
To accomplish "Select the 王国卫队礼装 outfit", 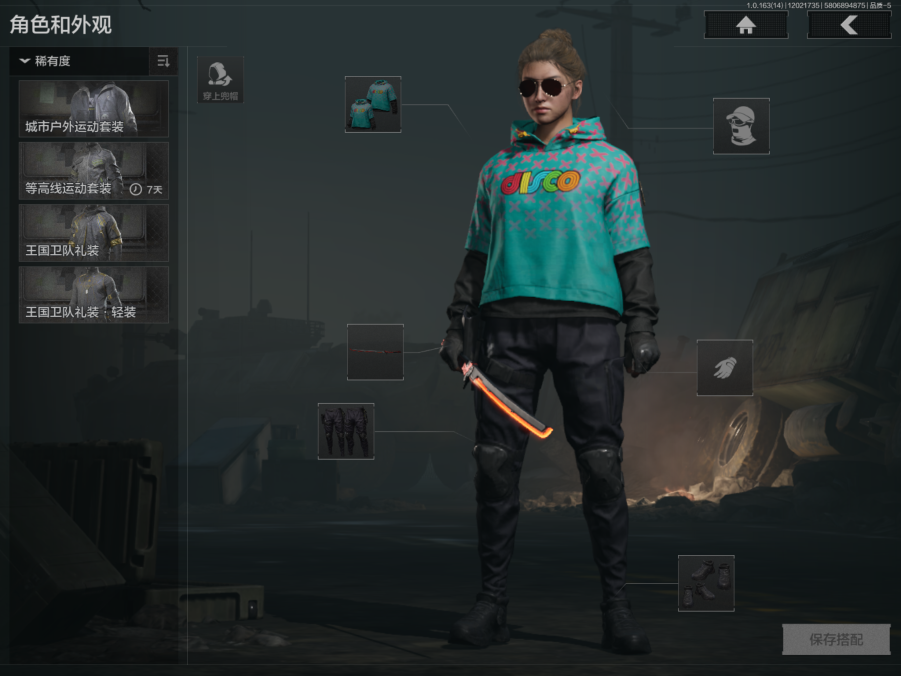I will (94, 233).
